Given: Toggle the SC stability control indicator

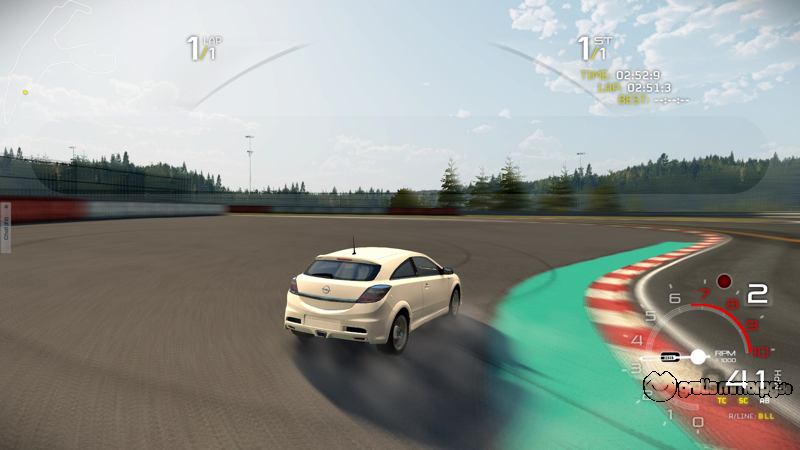Looking at the screenshot, I should pyautogui.click(x=743, y=400).
